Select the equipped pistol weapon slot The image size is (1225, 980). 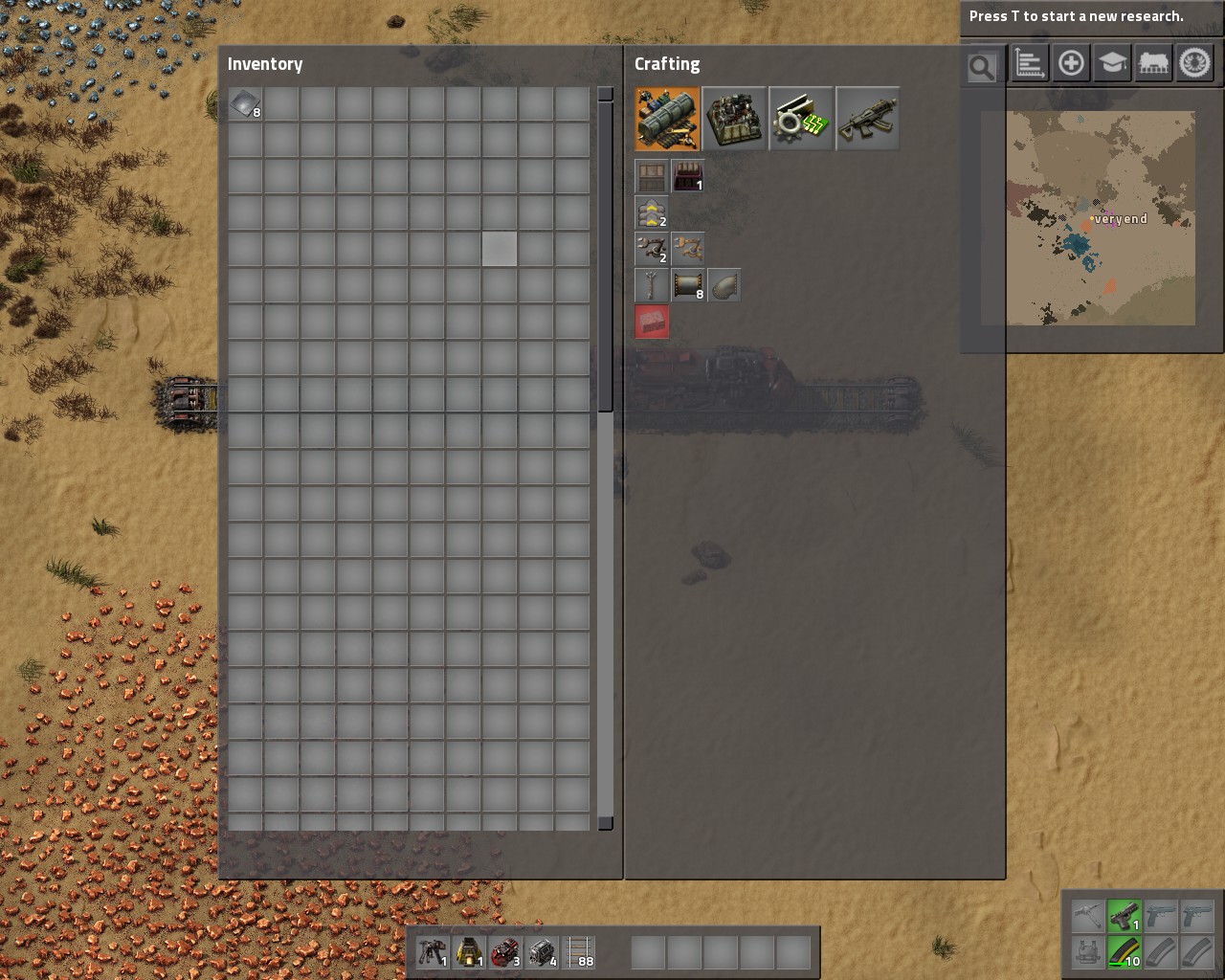tap(1124, 917)
